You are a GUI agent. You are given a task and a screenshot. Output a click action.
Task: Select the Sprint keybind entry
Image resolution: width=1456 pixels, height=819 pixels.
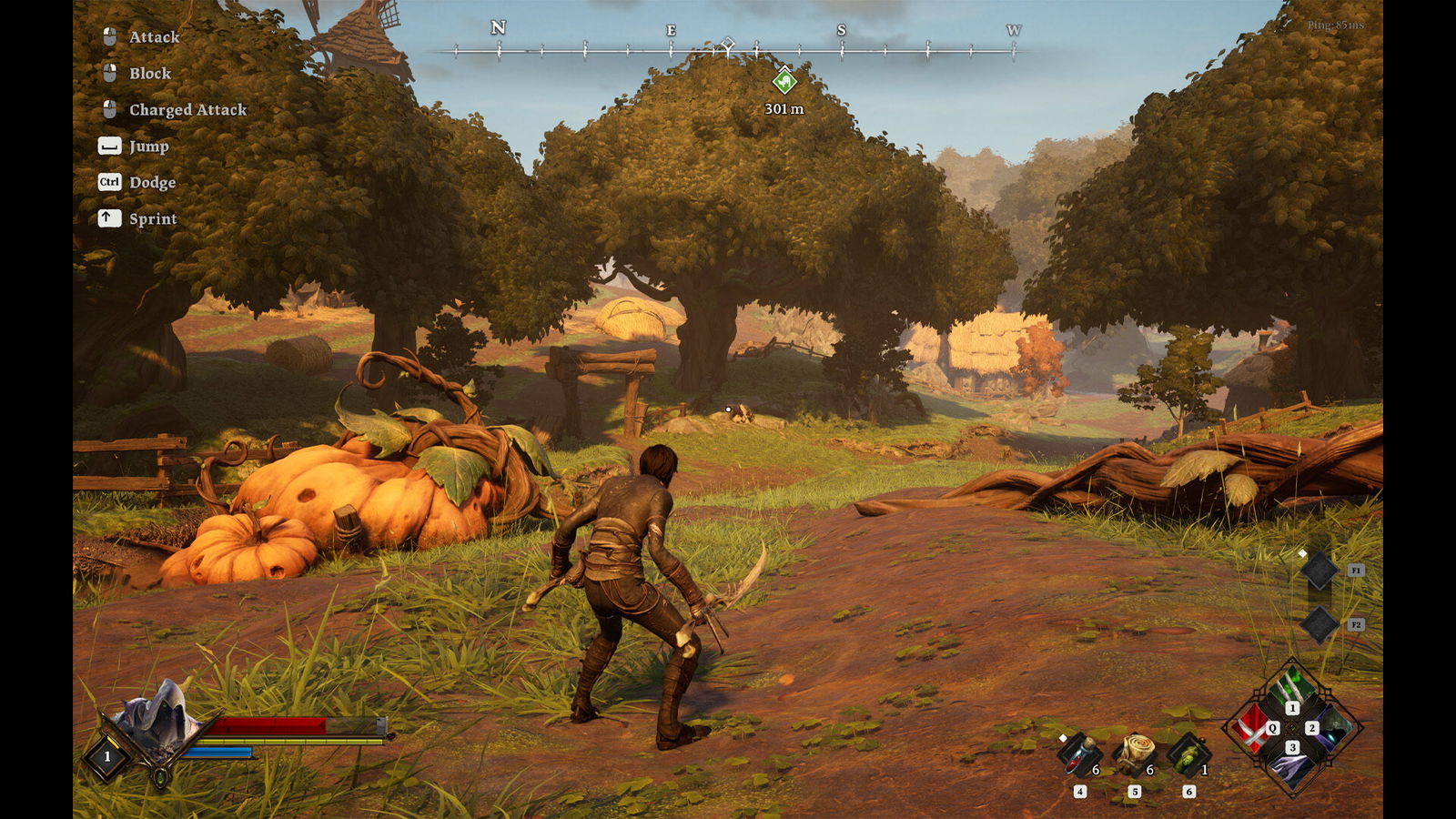[150, 218]
